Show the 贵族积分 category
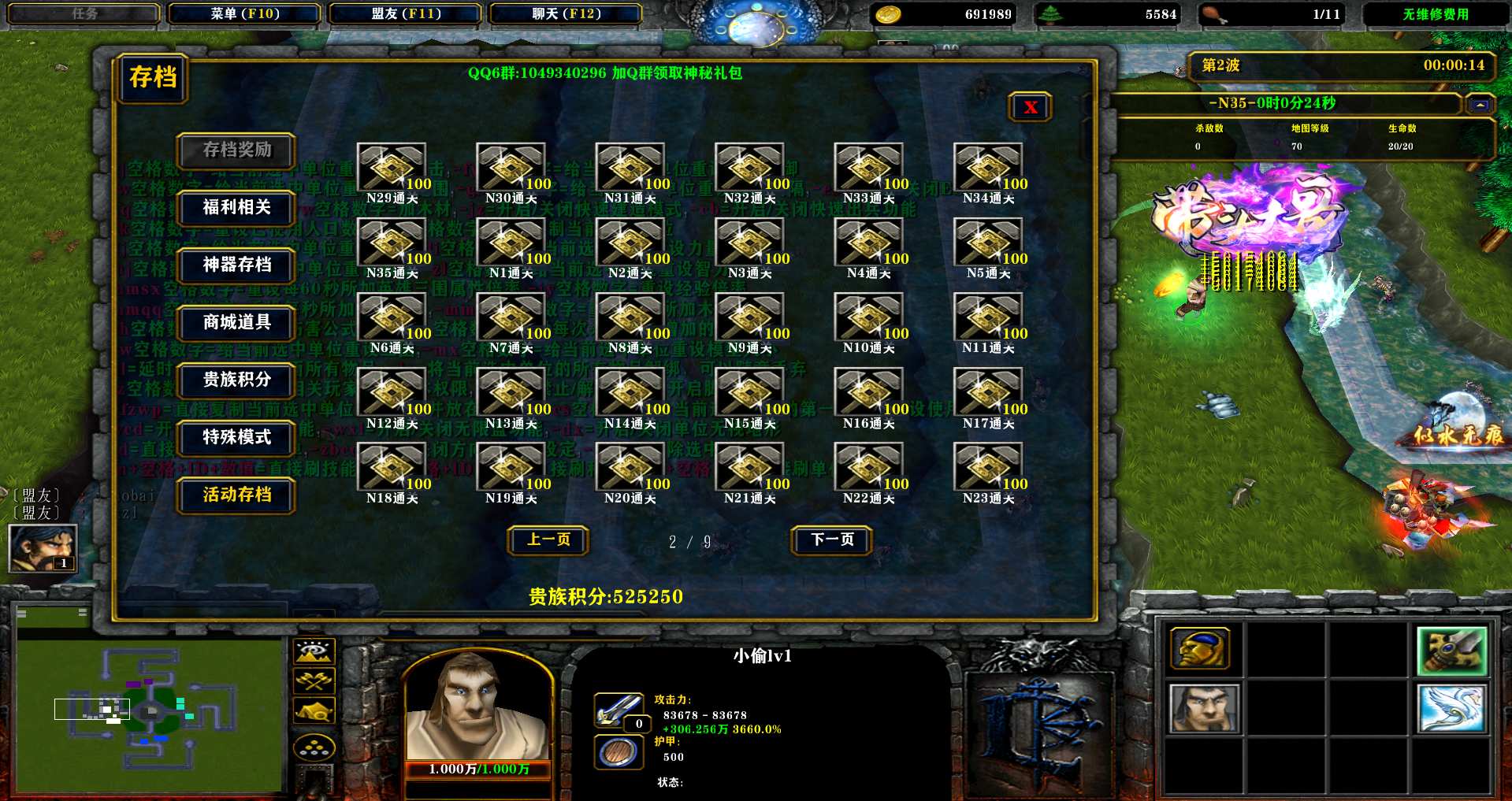 click(236, 380)
